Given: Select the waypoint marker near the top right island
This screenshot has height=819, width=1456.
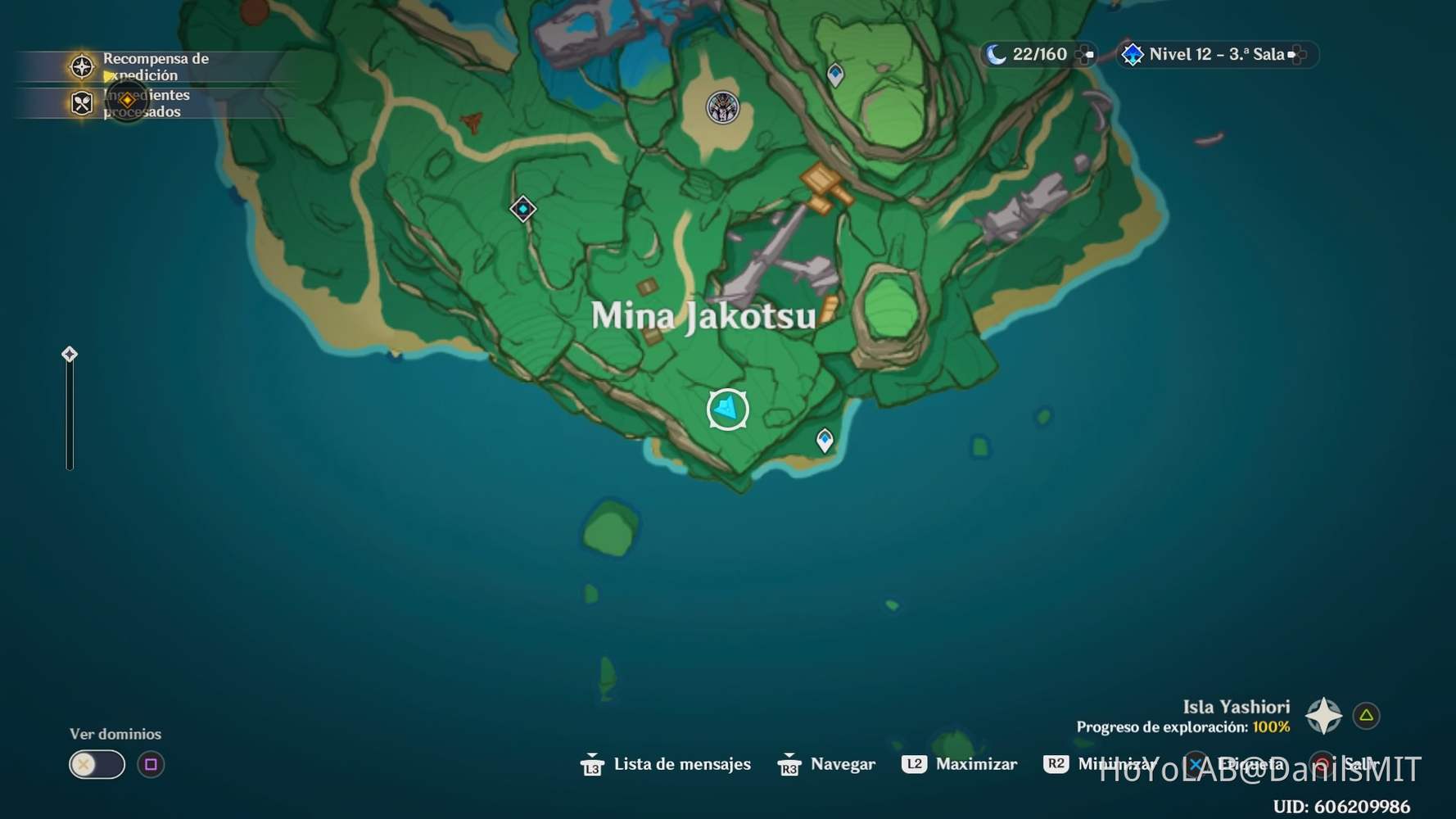Looking at the screenshot, I should coord(834,73).
